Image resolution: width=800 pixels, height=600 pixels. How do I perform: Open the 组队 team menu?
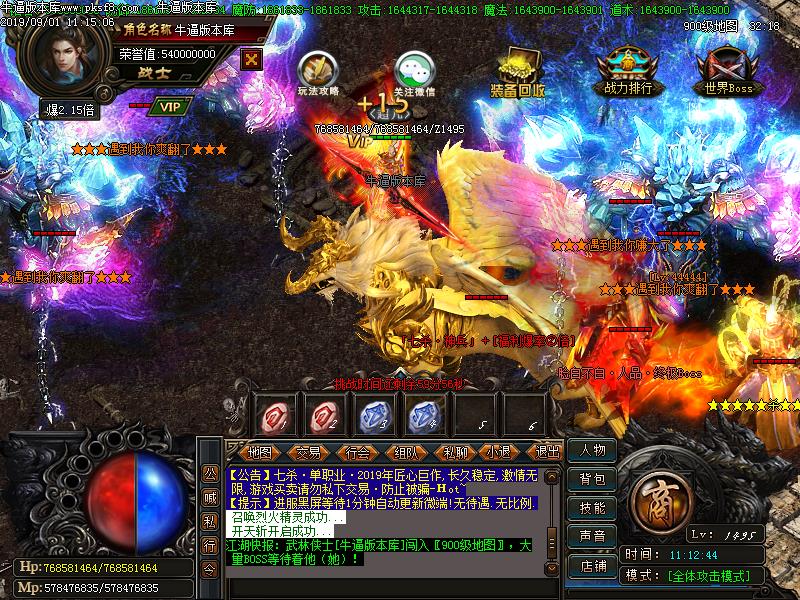pos(406,452)
